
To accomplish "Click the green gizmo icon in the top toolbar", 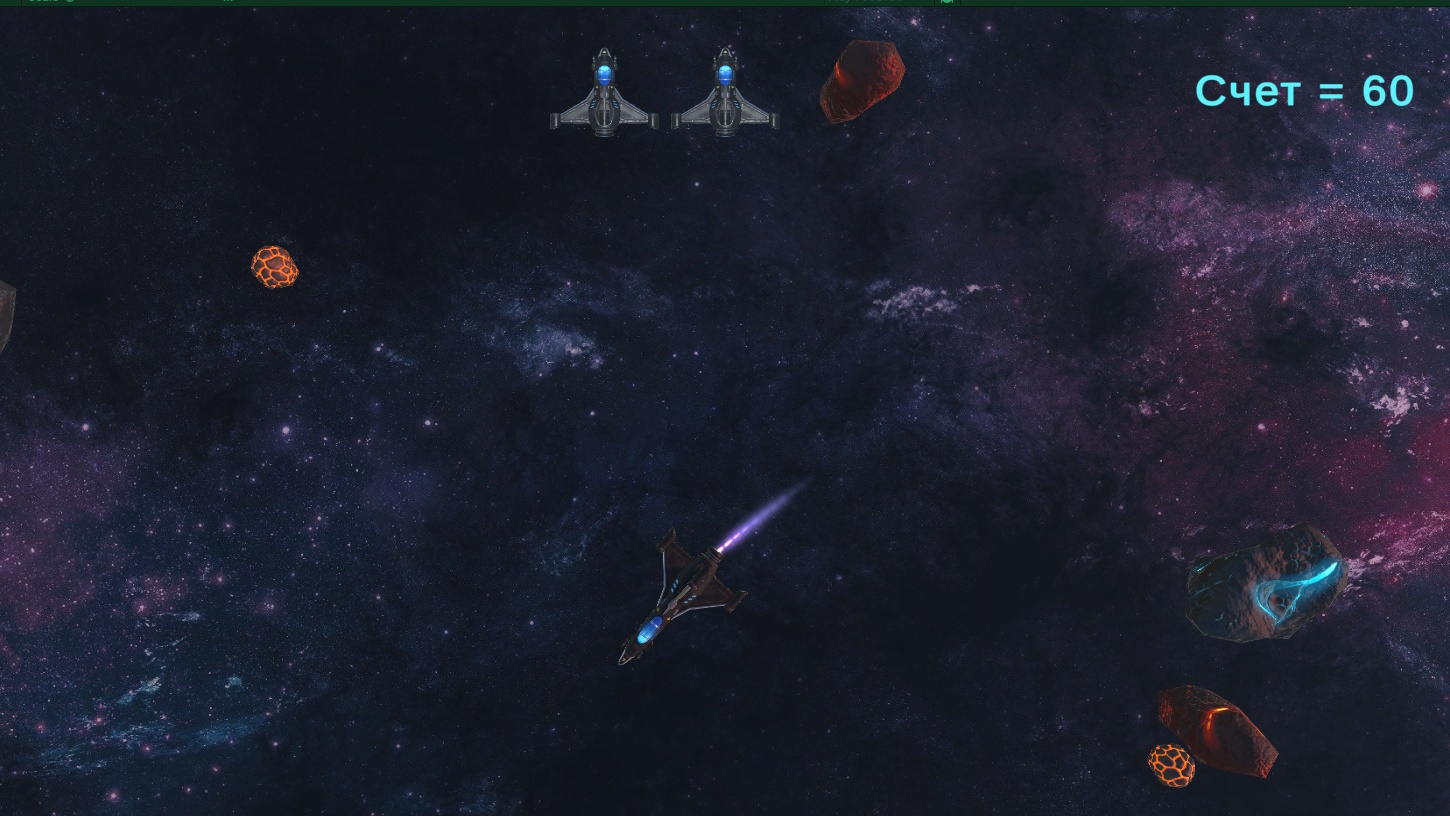I will (945, 3).
